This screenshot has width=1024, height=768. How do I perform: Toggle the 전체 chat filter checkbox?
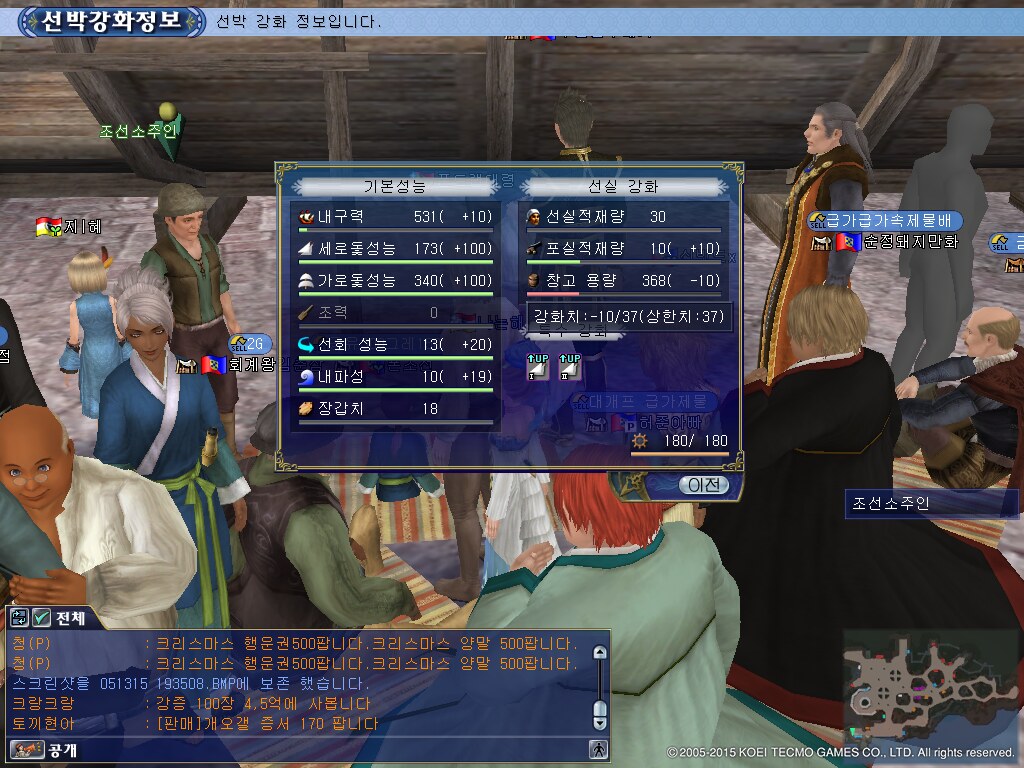point(42,618)
